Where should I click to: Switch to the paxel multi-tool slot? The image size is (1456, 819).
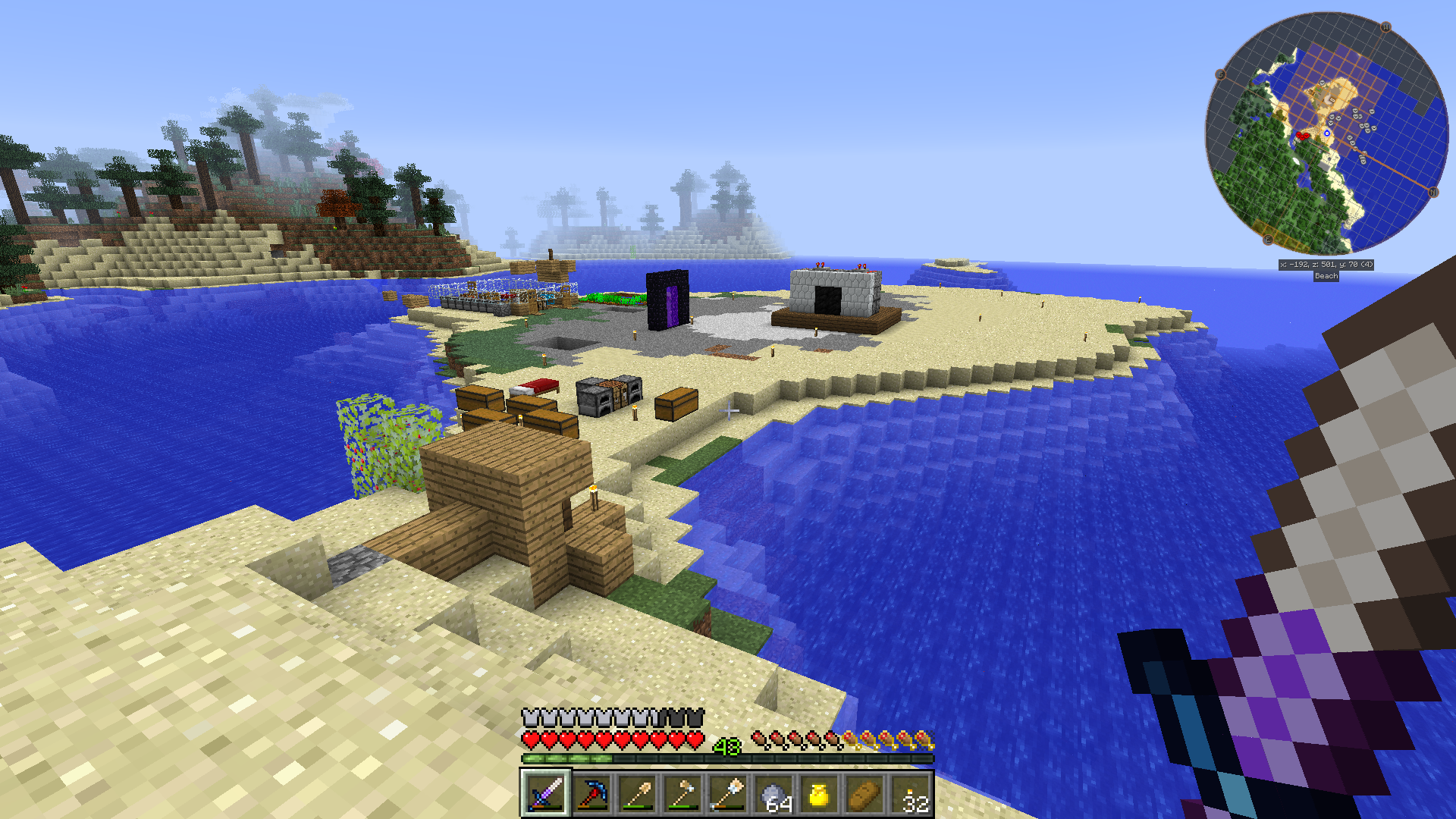[x=728, y=794]
